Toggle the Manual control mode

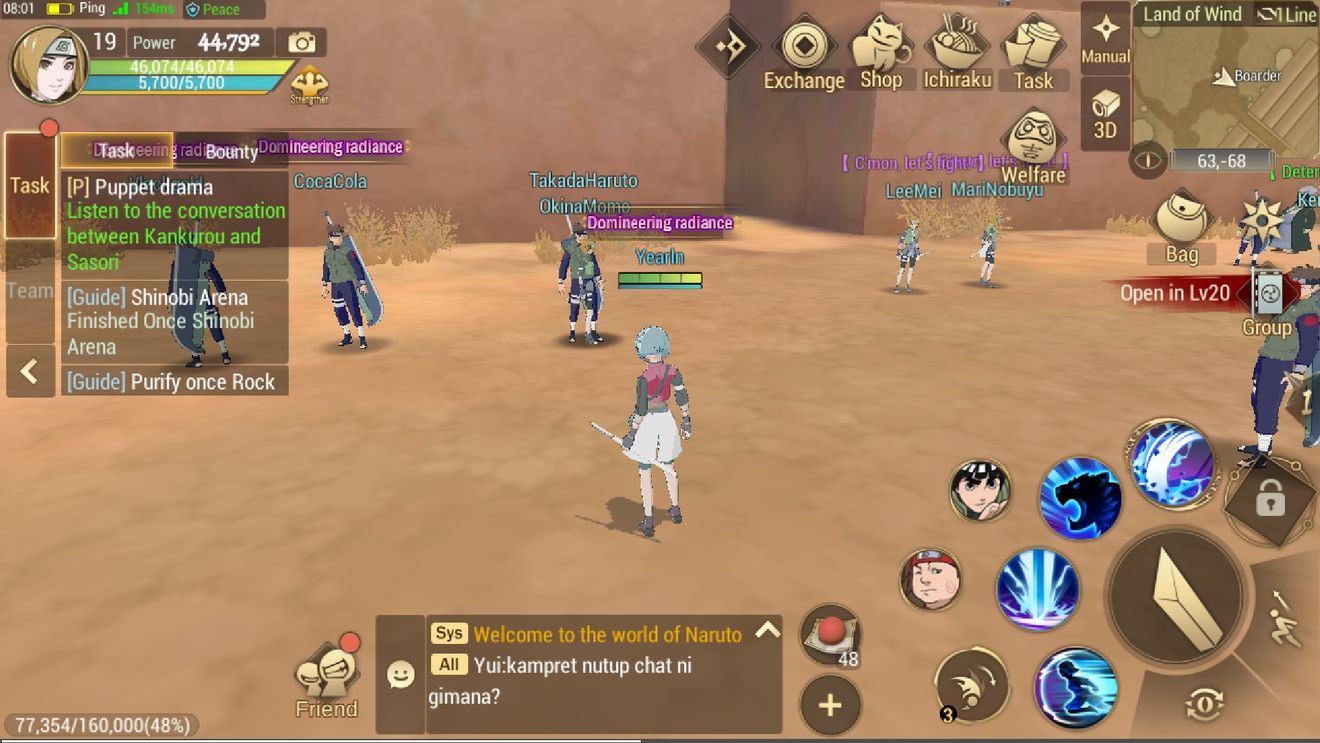[x=1105, y=38]
